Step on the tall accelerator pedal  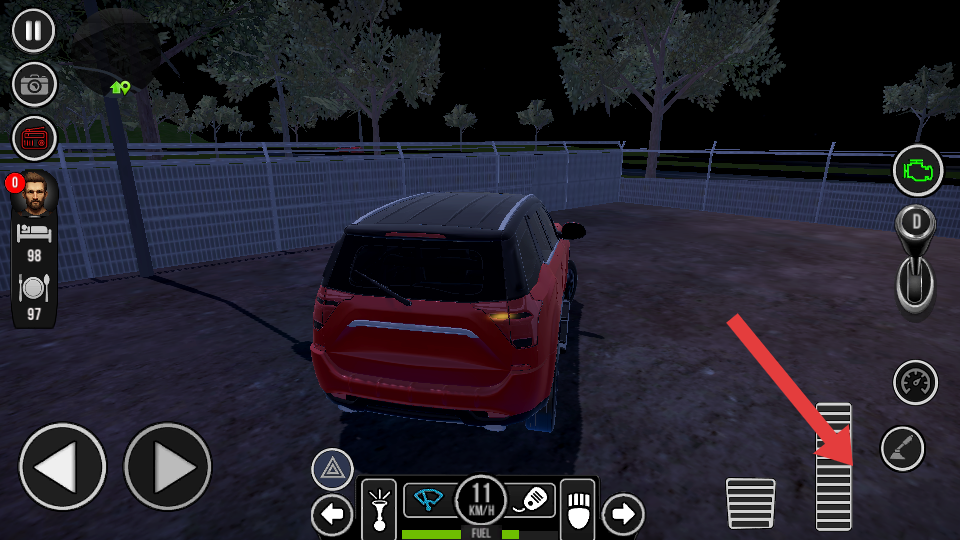tap(833, 466)
